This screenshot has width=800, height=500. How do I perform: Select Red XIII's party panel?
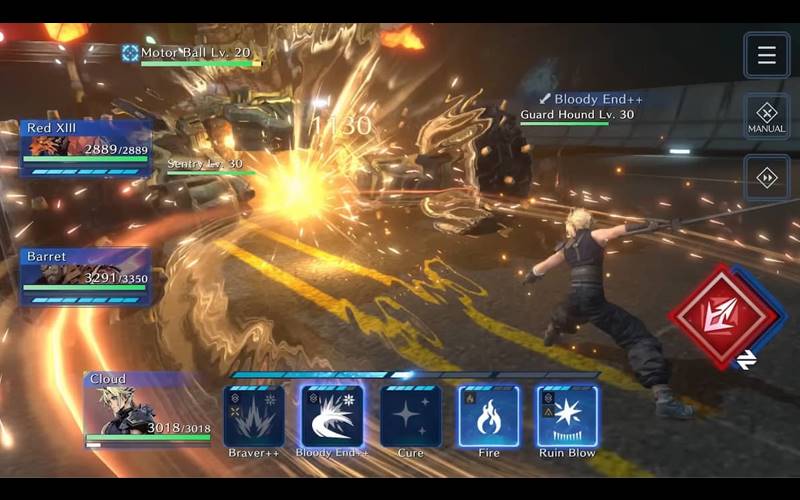[86, 147]
